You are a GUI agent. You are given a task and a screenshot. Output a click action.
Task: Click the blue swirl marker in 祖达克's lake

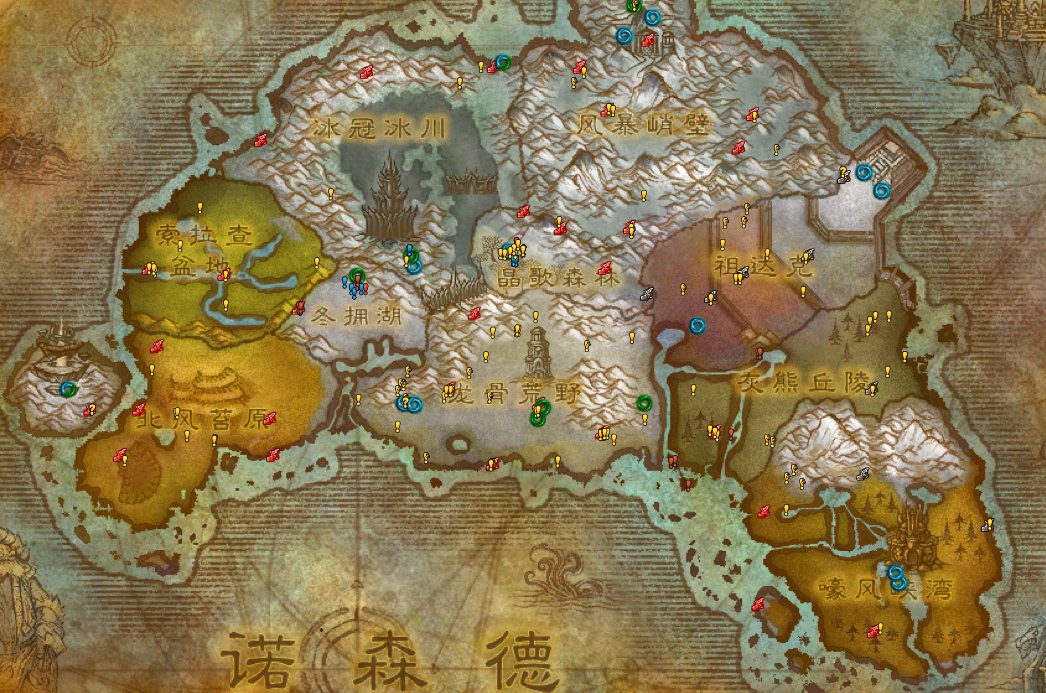pos(697,325)
